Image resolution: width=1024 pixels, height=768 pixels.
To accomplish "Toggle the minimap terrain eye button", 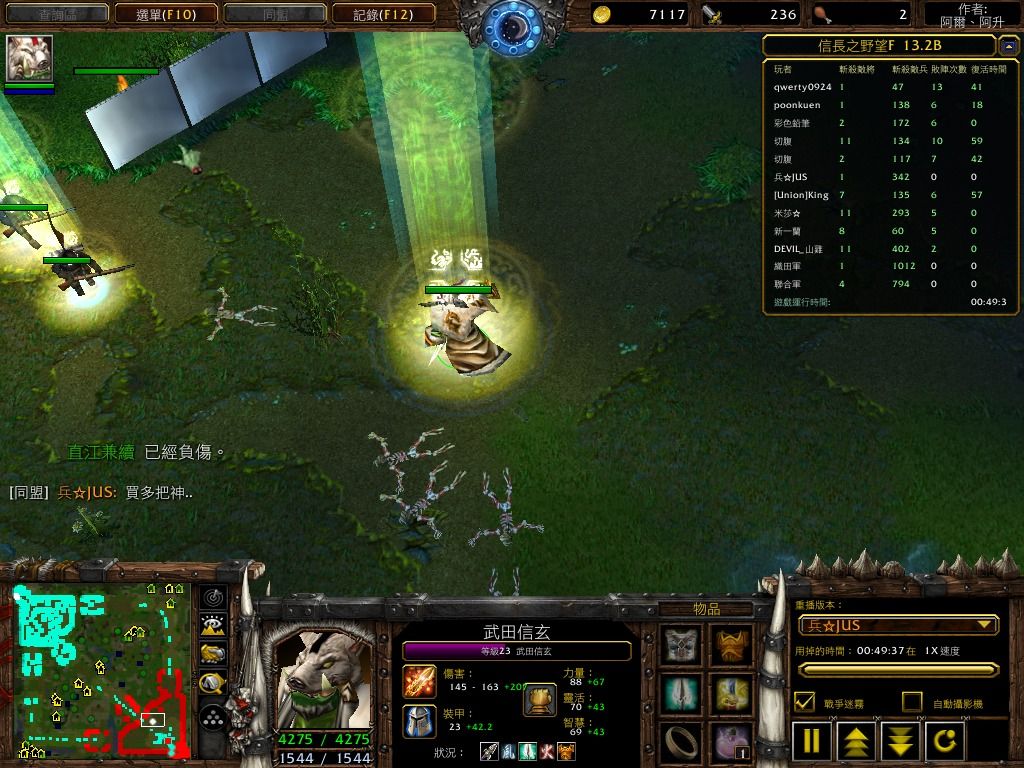I will [212, 626].
